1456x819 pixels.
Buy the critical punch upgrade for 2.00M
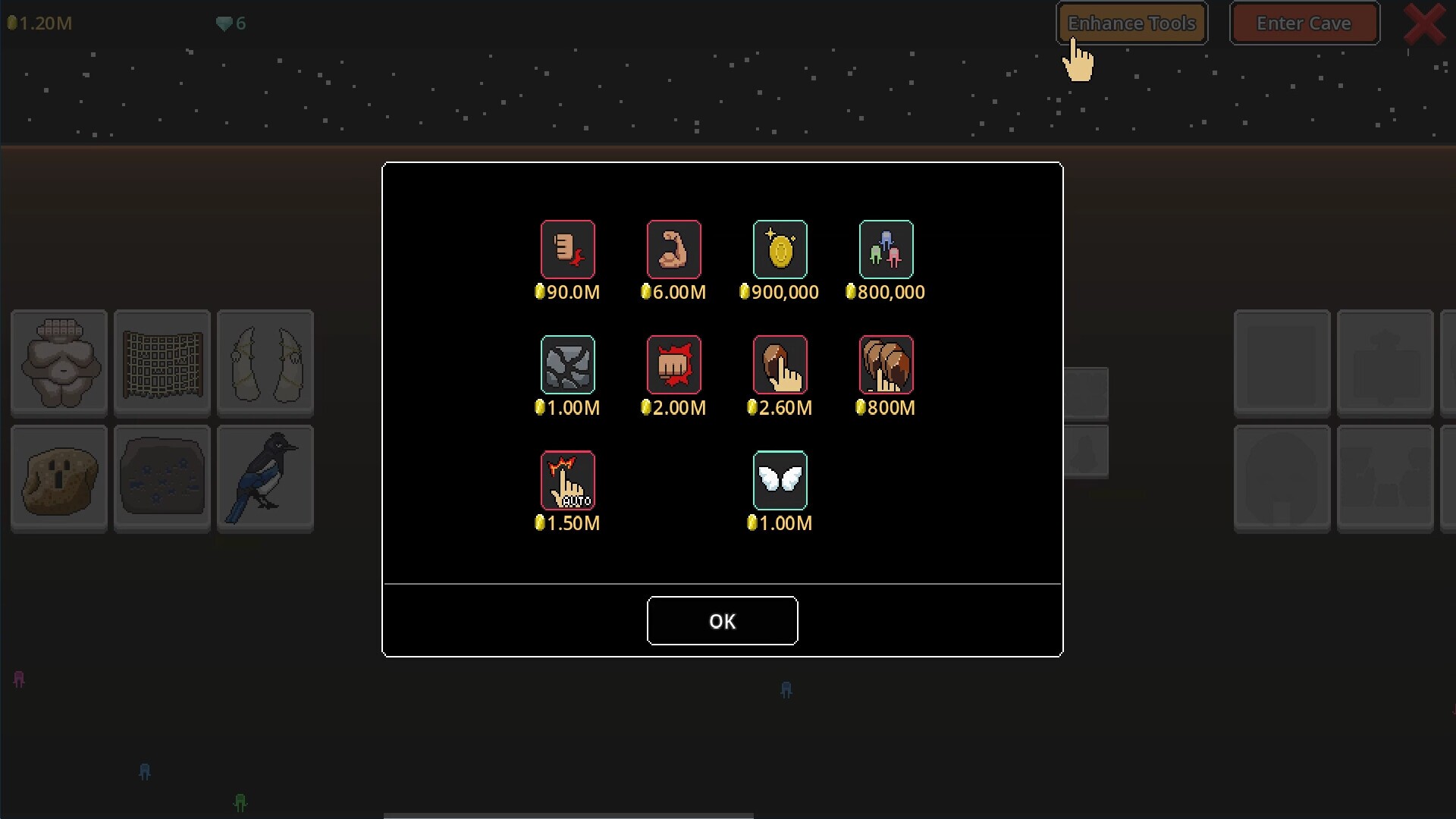tap(674, 365)
